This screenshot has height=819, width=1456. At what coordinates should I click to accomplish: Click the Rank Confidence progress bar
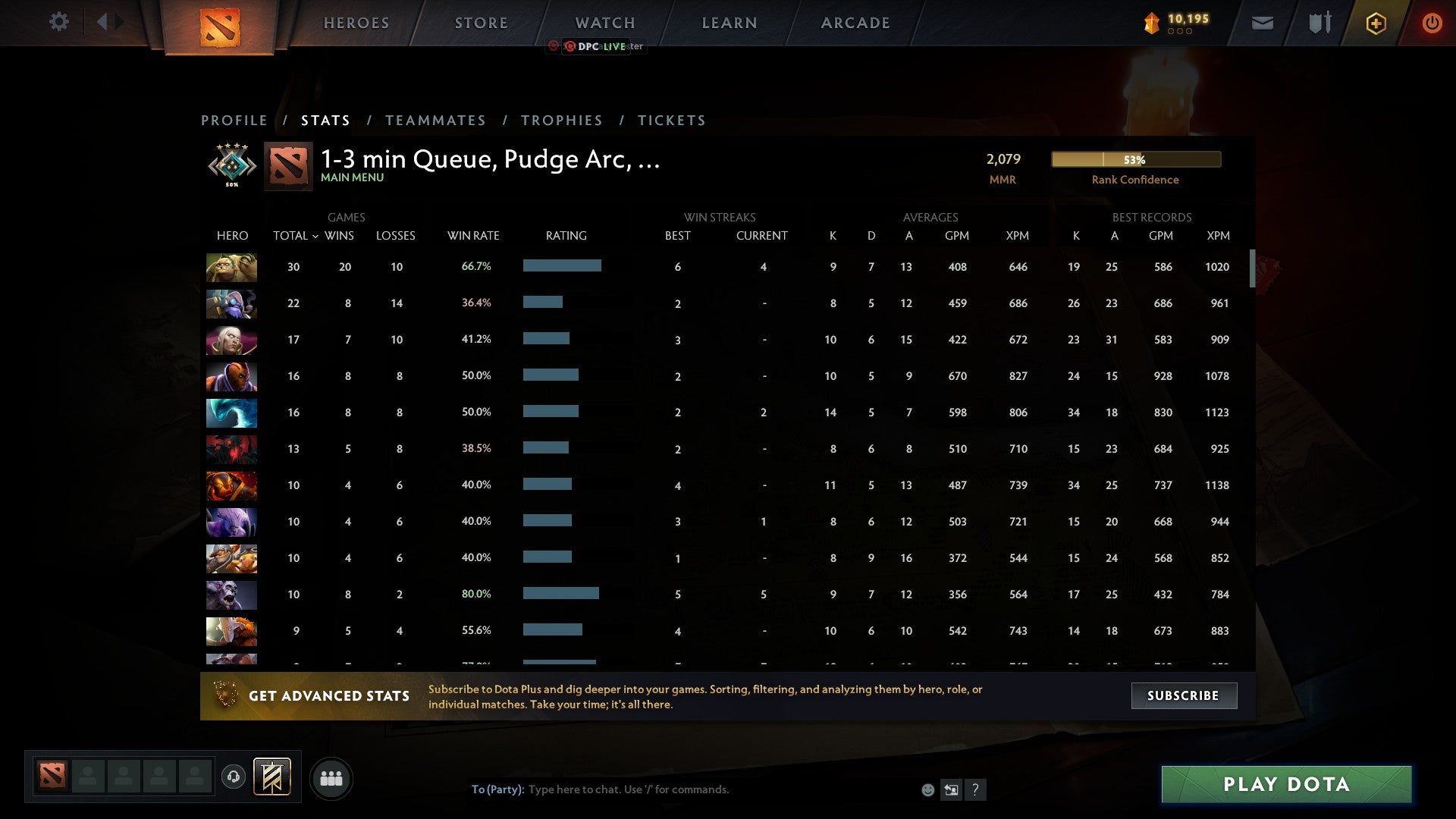(x=1135, y=159)
